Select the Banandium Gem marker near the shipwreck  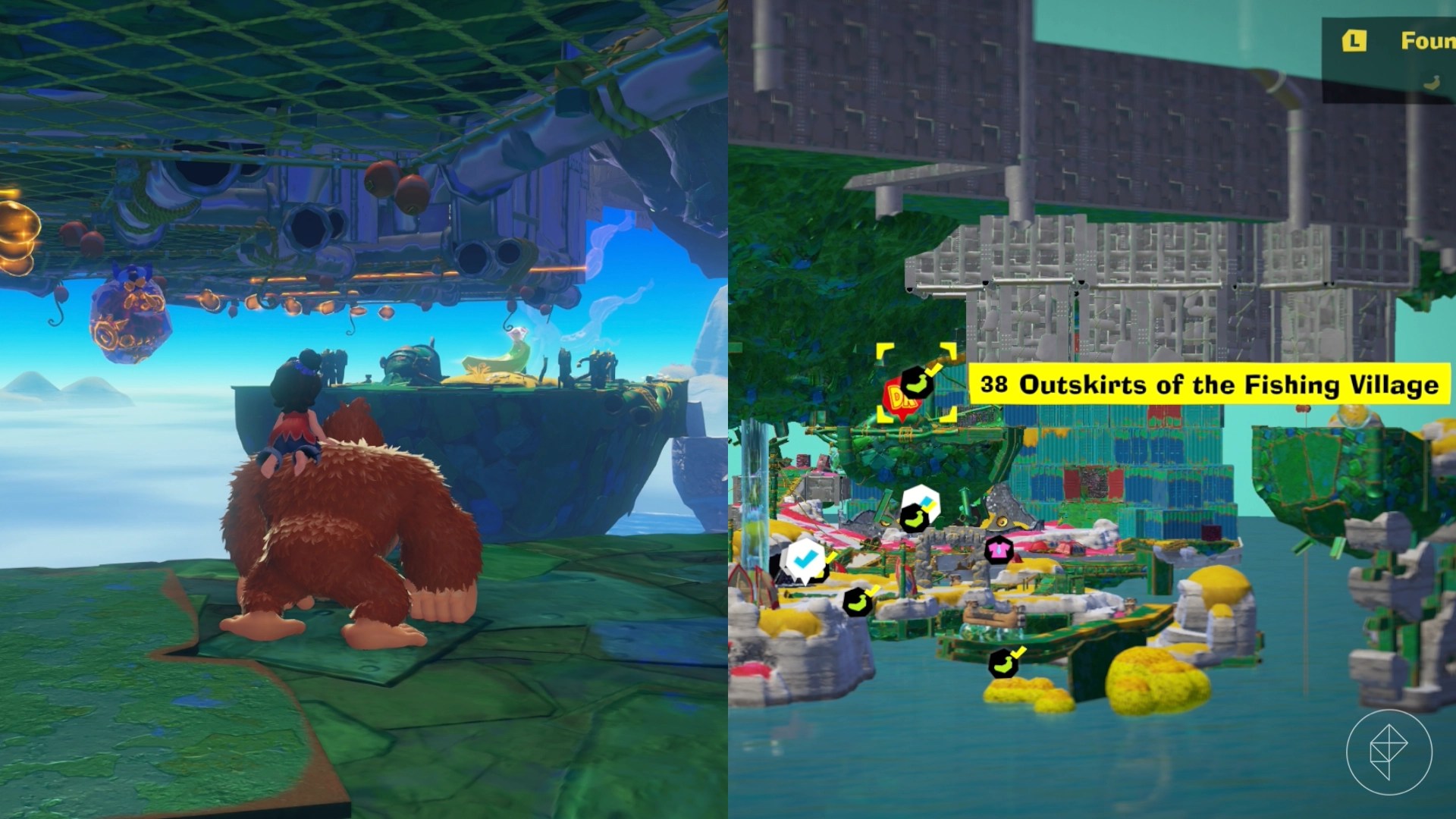click(x=915, y=518)
